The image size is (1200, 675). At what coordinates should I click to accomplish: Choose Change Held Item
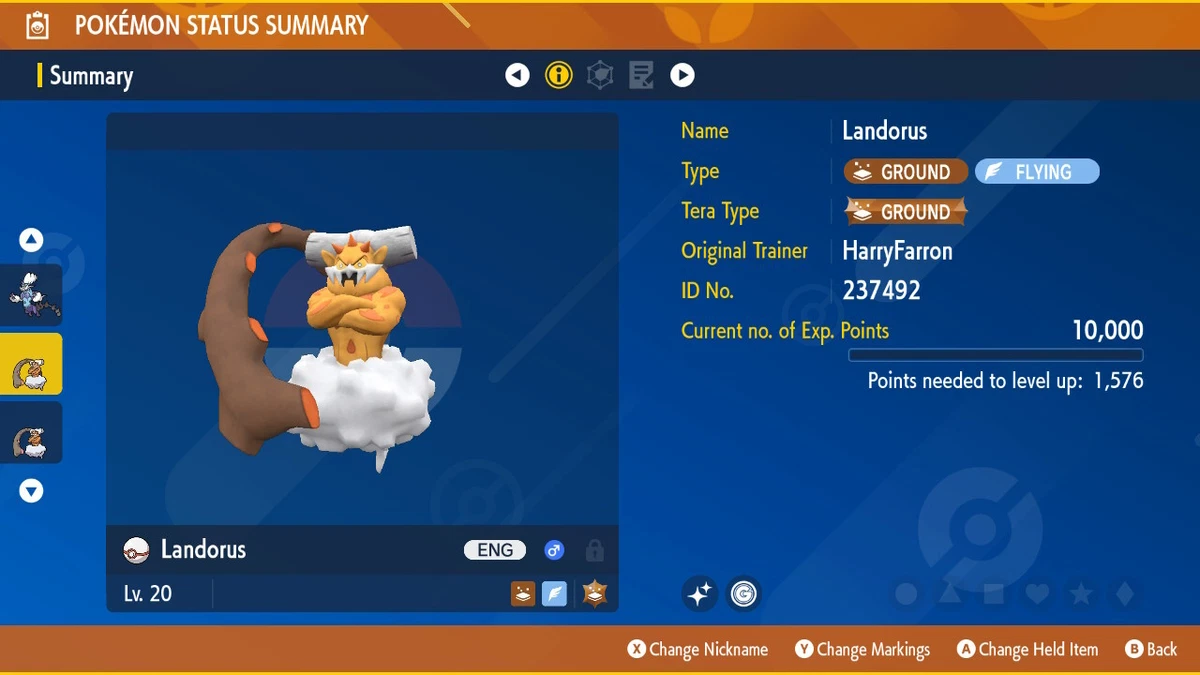(1027, 650)
